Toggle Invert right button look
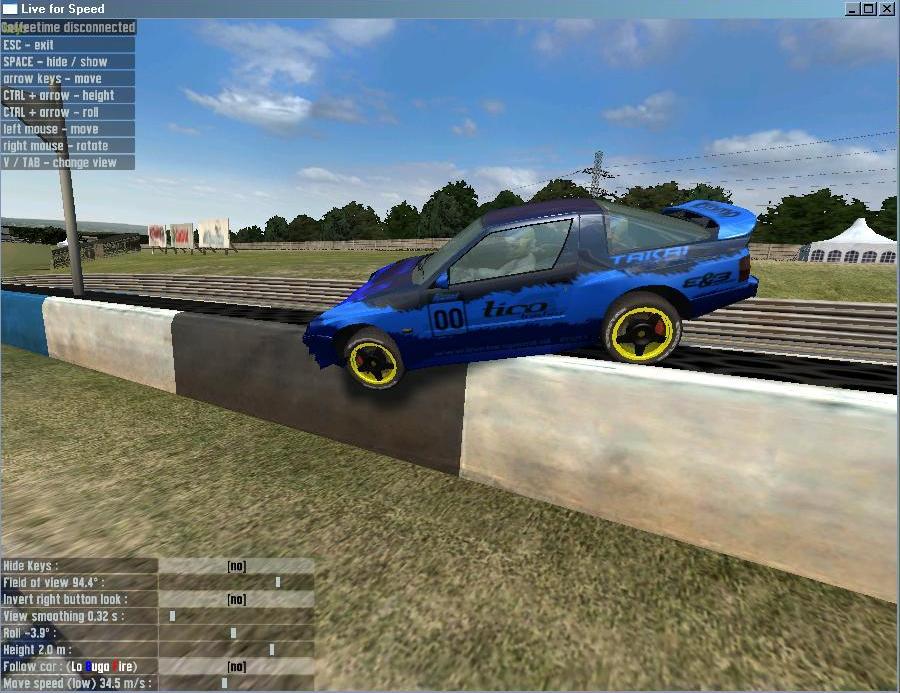The width and height of the screenshot is (900, 693). pos(236,599)
